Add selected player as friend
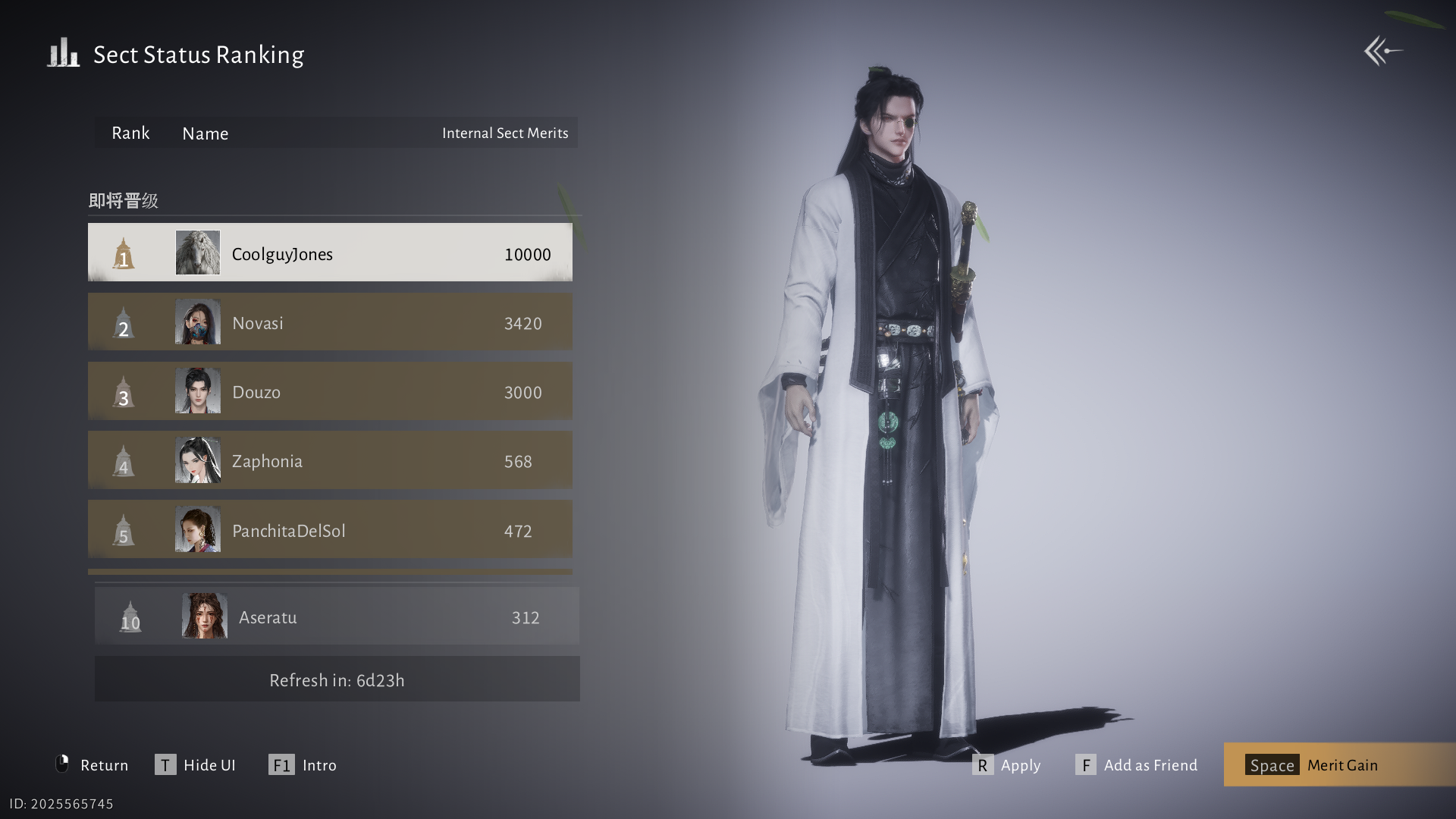1456x819 pixels. [1136, 764]
